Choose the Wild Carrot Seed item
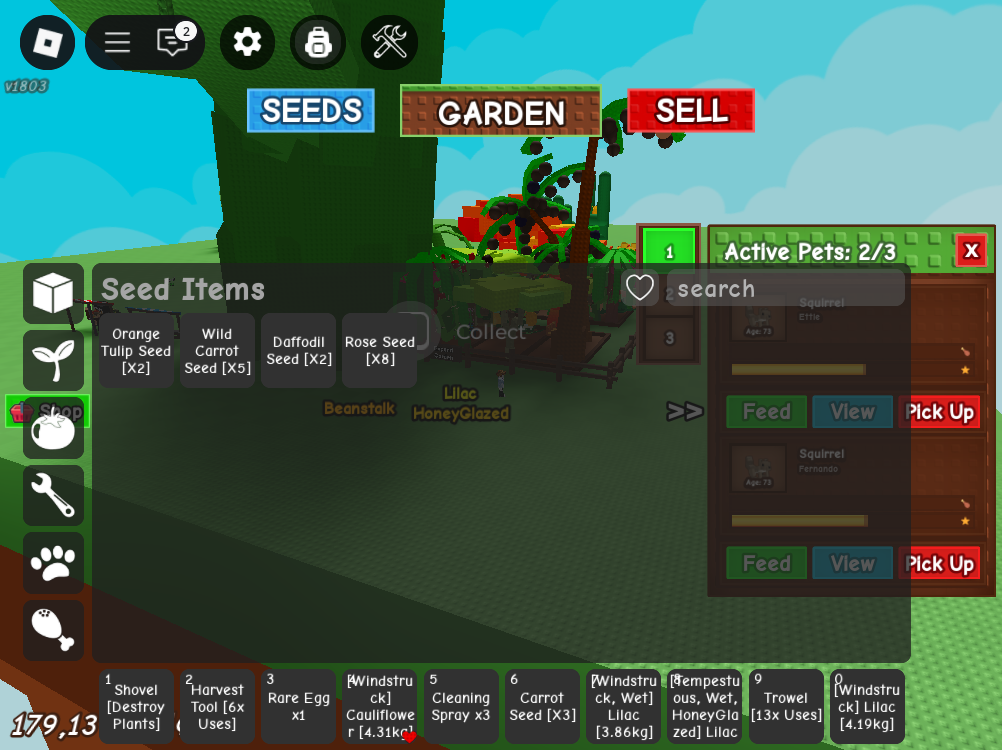 click(x=217, y=351)
